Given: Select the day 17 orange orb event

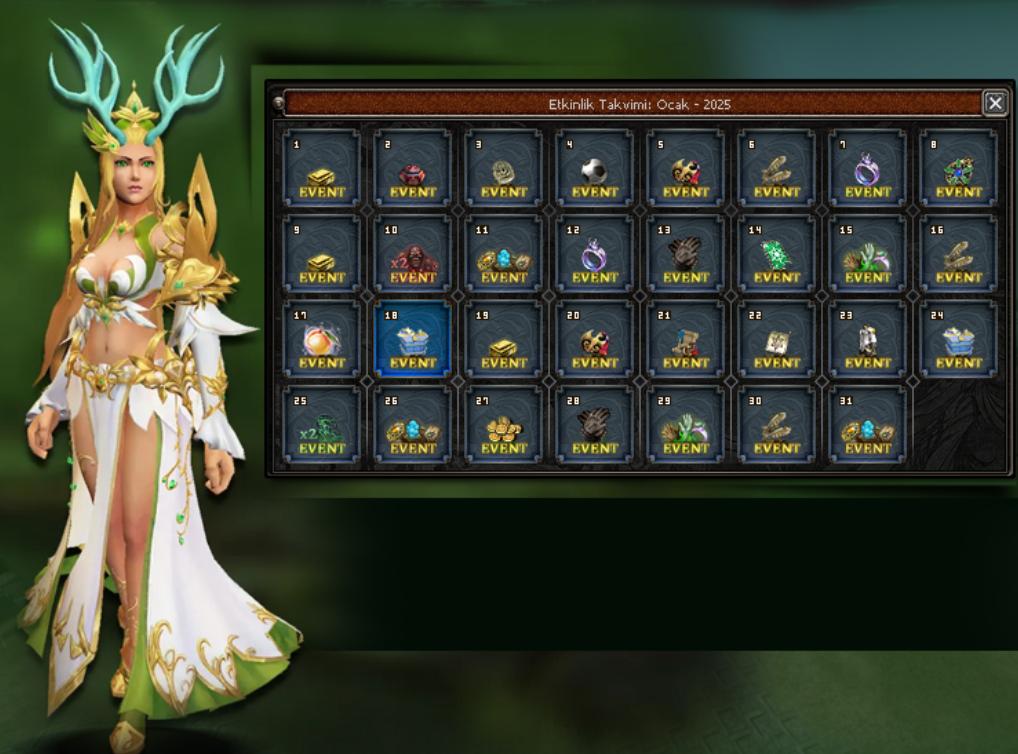Looking at the screenshot, I should click(x=322, y=340).
